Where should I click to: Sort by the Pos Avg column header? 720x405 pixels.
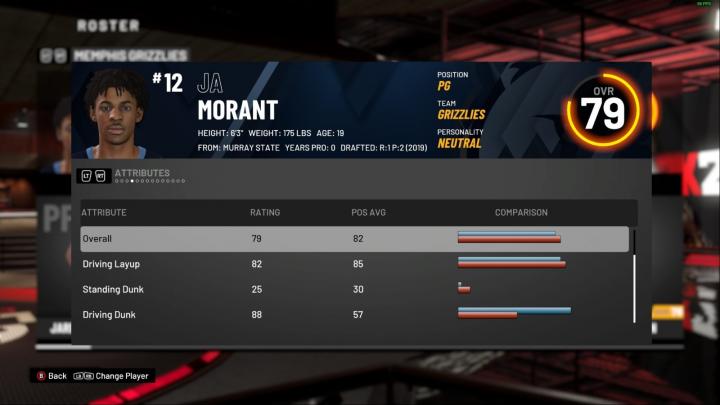(366, 213)
